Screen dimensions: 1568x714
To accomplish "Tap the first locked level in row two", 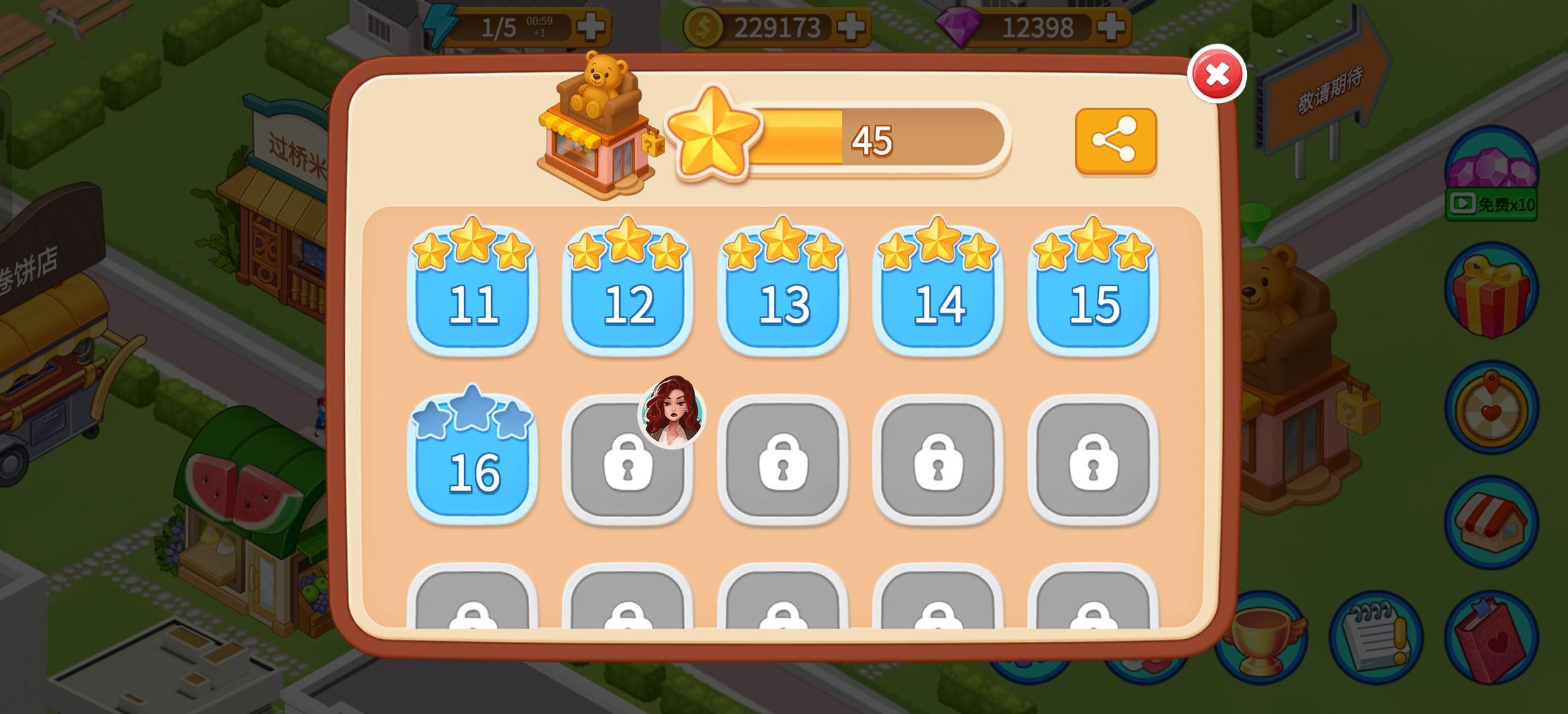I will tap(628, 463).
